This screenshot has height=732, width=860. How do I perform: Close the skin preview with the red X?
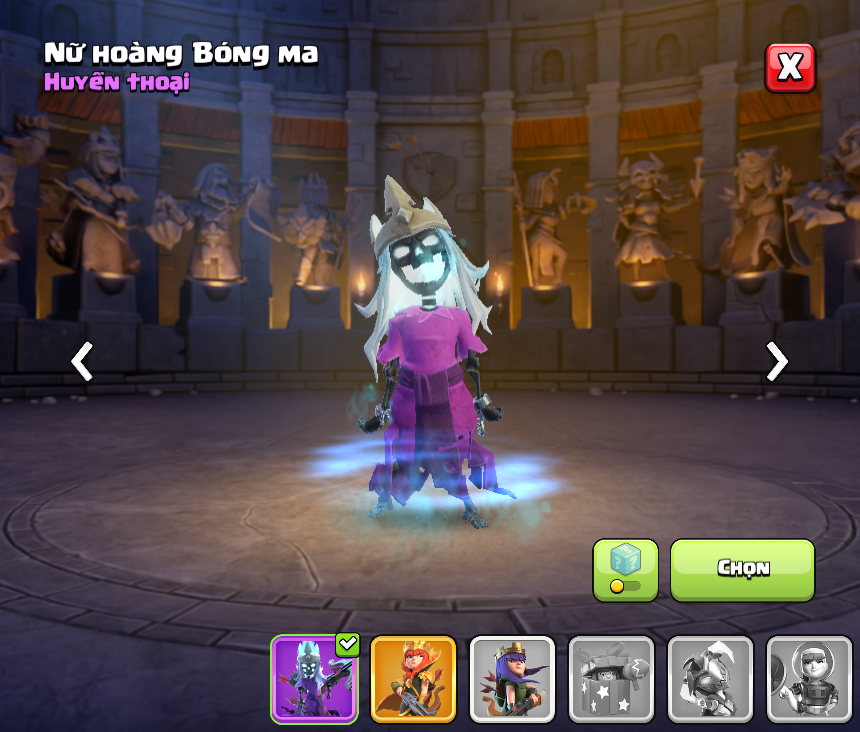(790, 68)
